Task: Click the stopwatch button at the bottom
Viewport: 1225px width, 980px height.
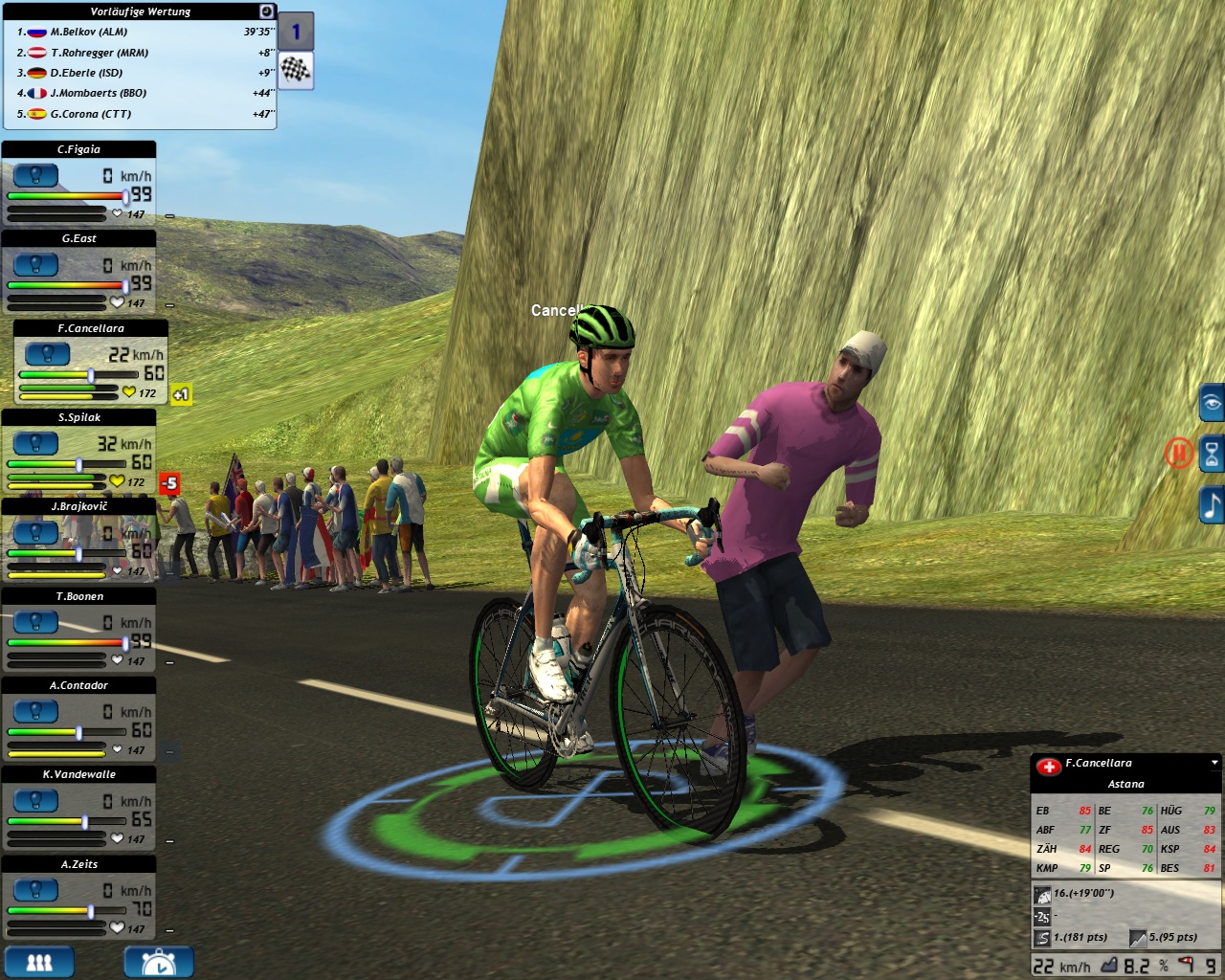Action: pos(158,962)
